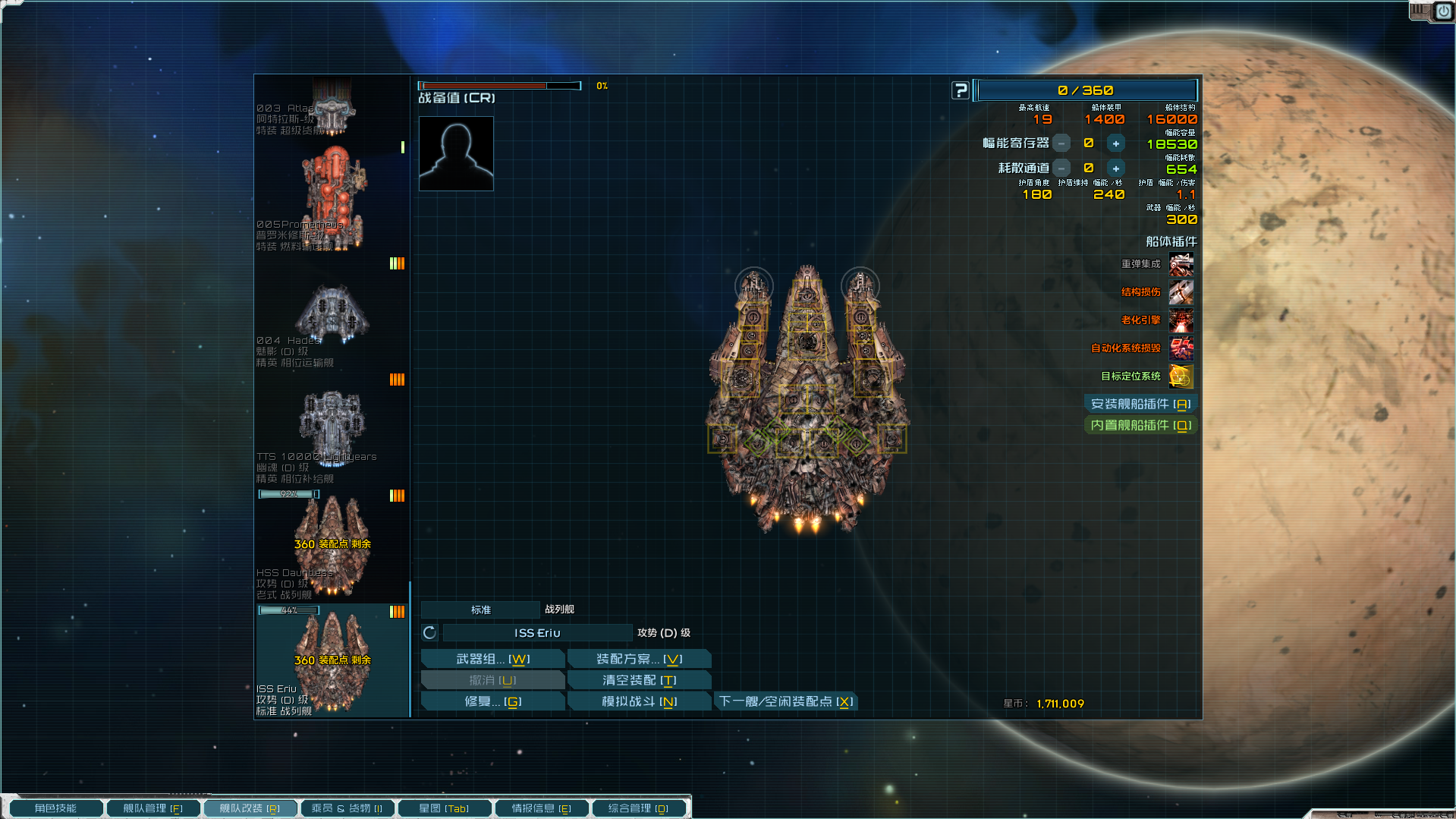Viewport: 1456px width, 819px height.
Task: Open built-in hullmods (内置舰船插件)
Action: [1140, 425]
